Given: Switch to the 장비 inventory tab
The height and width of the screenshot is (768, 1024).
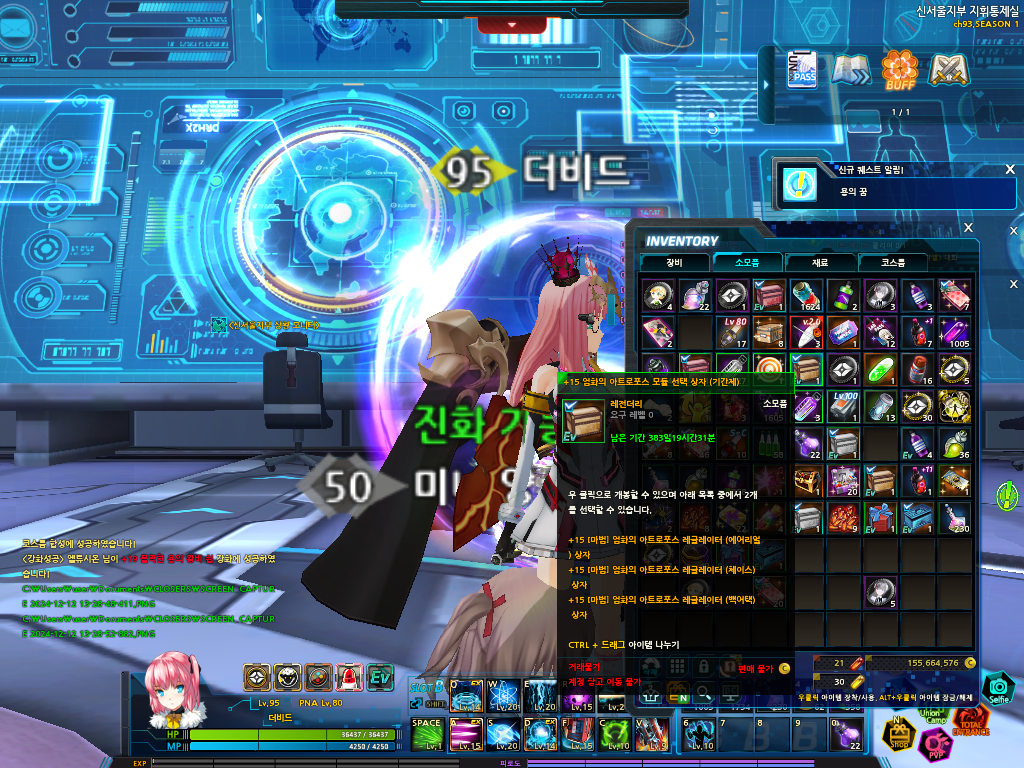Looking at the screenshot, I should (x=674, y=262).
